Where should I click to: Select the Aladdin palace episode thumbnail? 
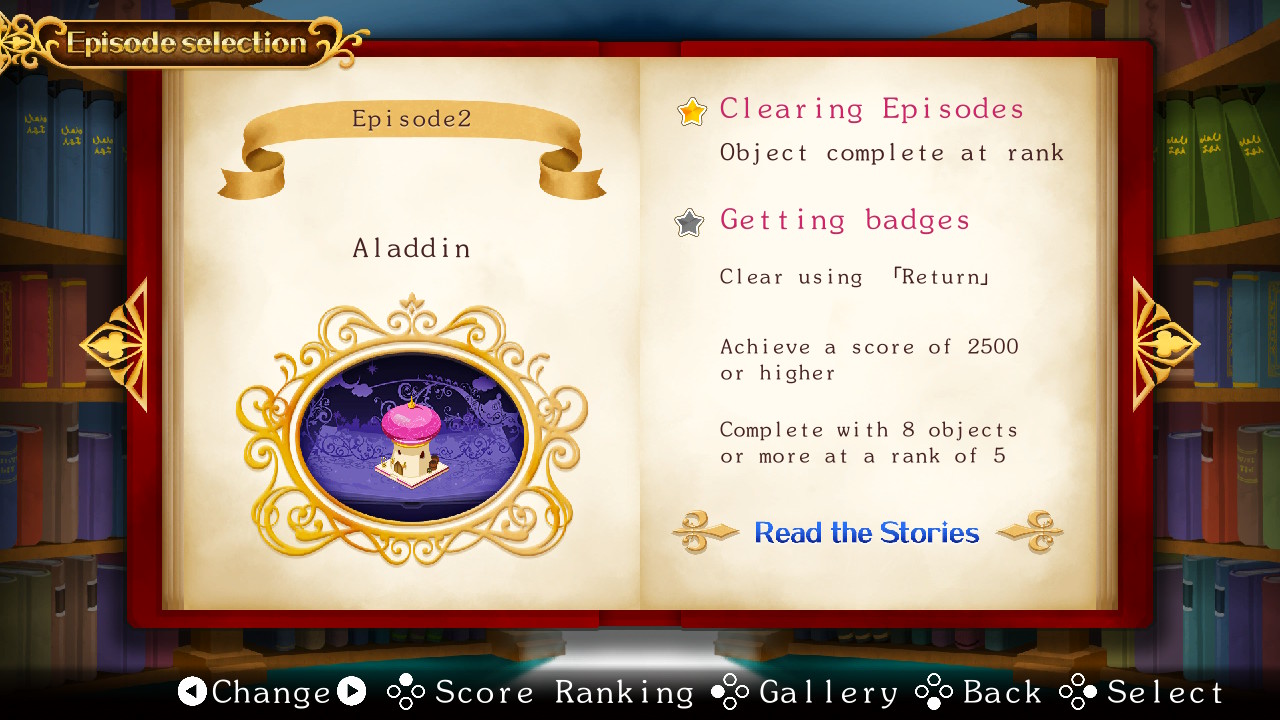(x=412, y=435)
